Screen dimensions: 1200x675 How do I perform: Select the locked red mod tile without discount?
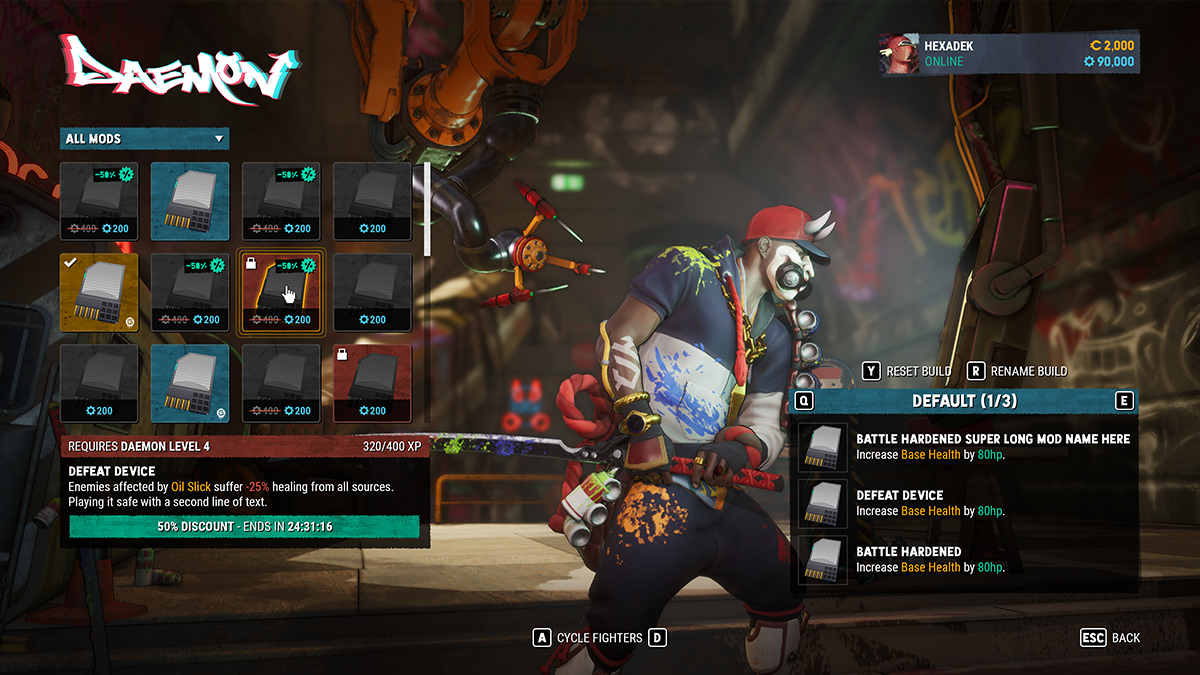pyautogui.click(x=372, y=383)
